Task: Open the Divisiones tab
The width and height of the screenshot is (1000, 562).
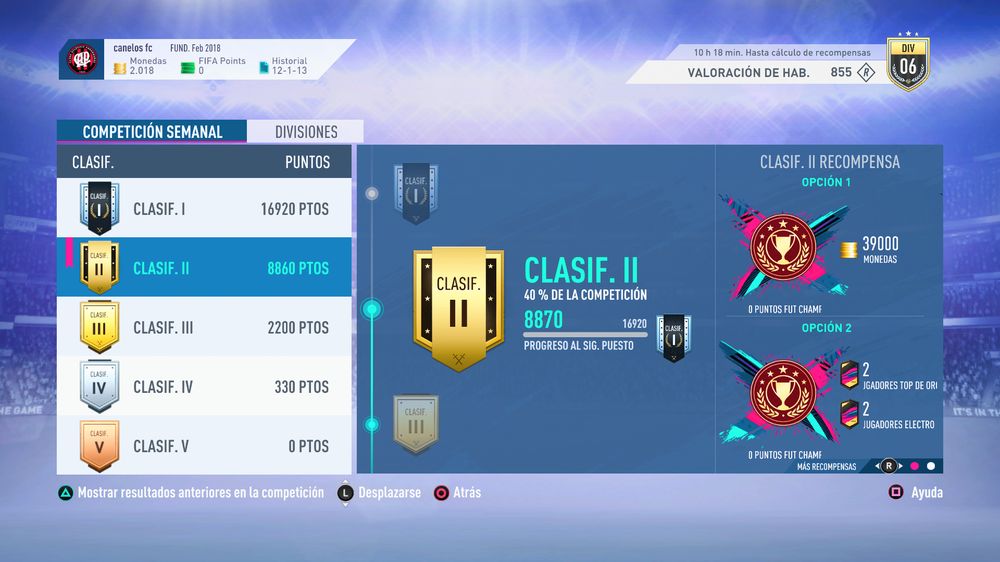Action: pyautogui.click(x=307, y=132)
